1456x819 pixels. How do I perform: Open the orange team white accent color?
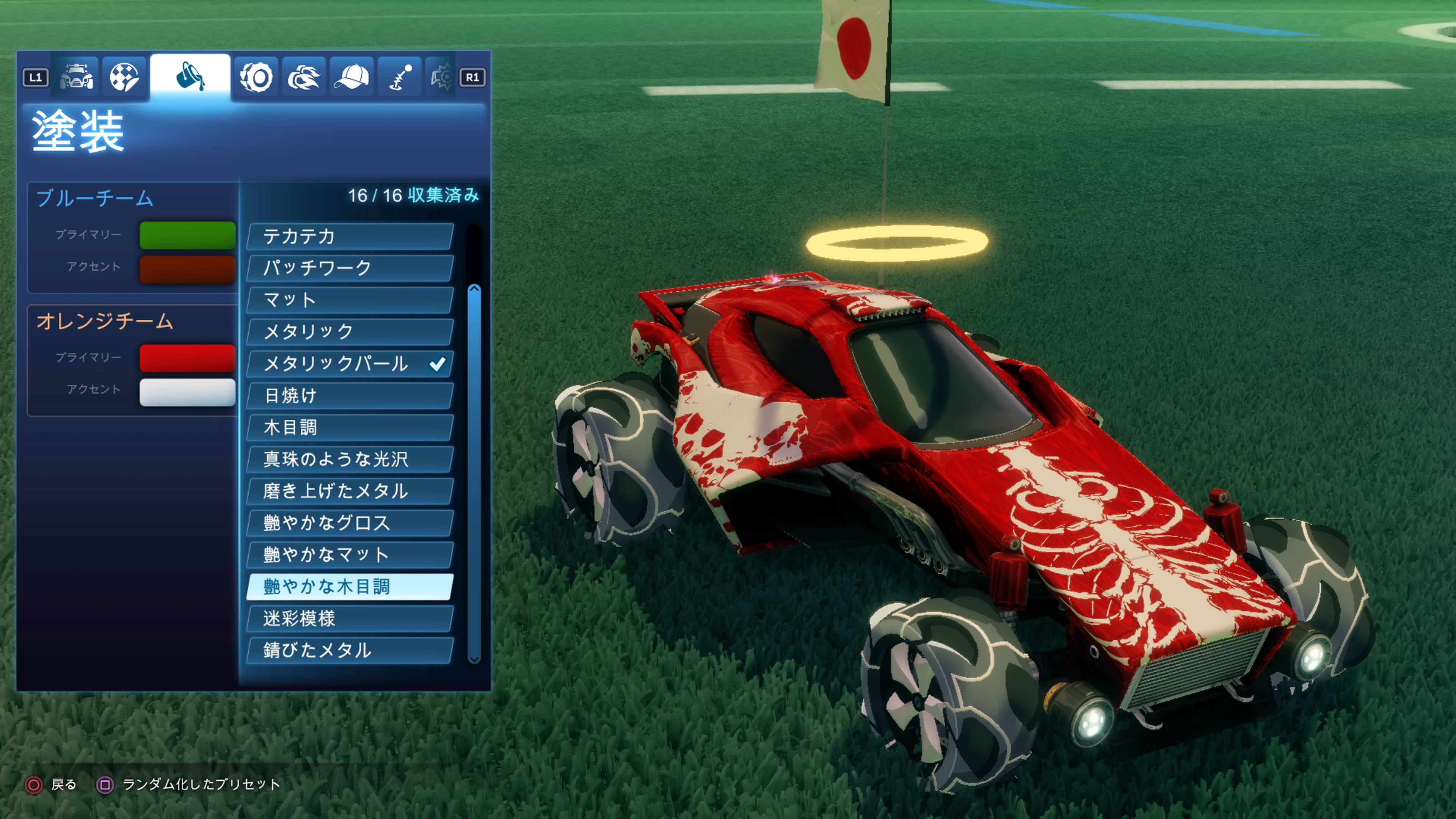pyautogui.click(x=187, y=391)
